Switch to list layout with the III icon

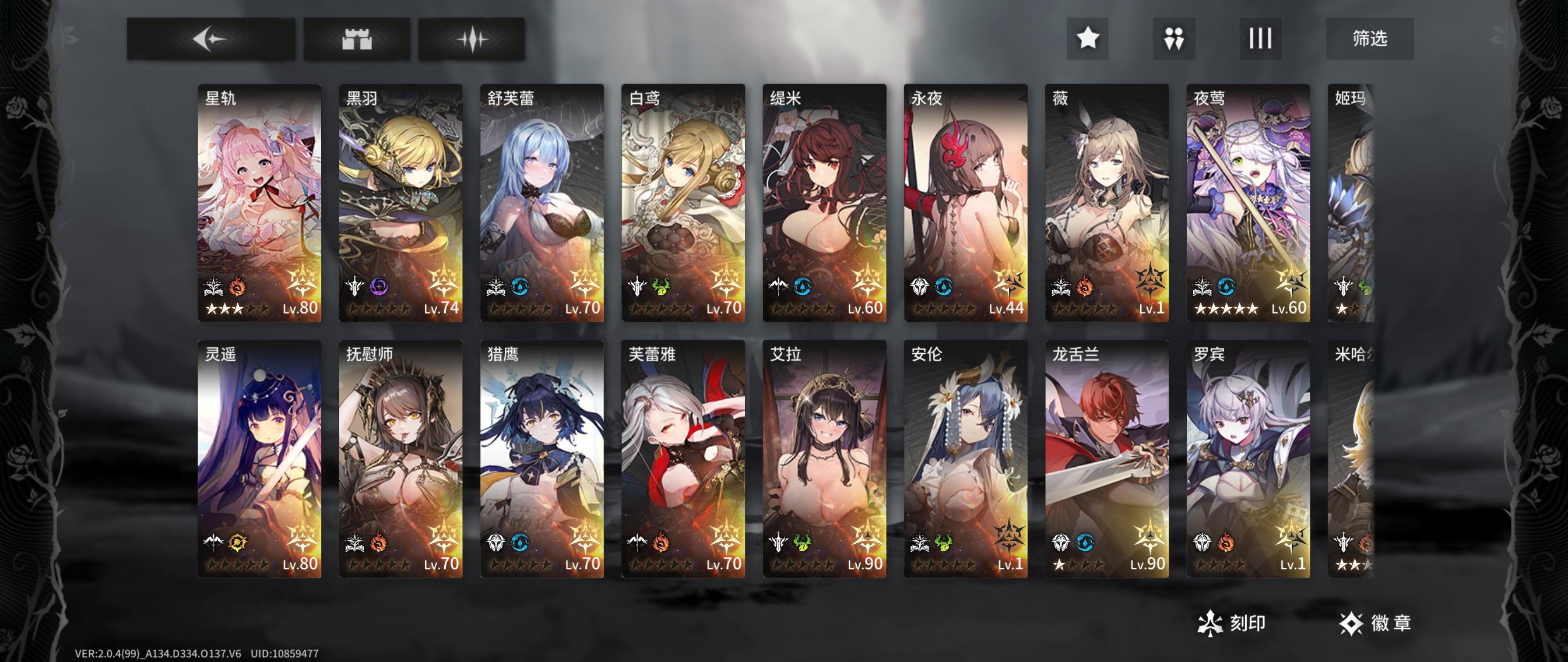tap(1260, 39)
